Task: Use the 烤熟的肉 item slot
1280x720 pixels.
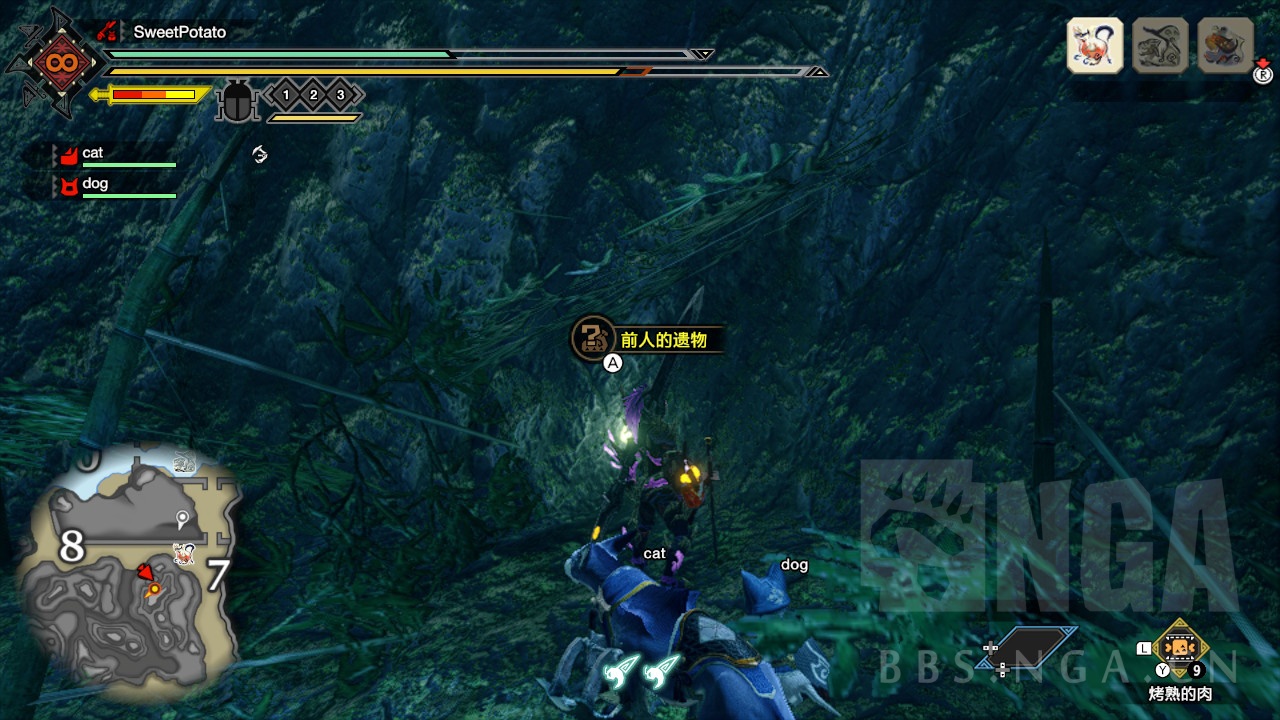Action: click(1181, 647)
